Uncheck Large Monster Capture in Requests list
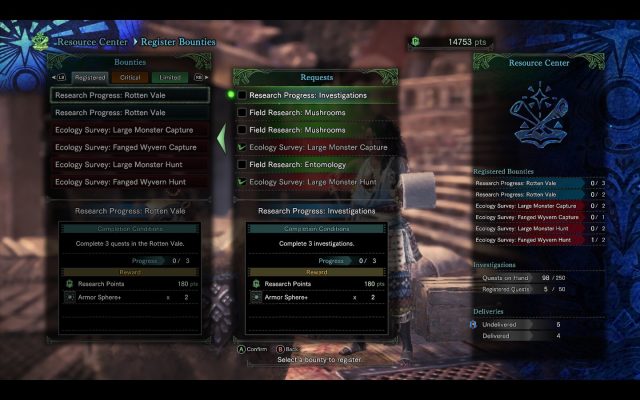 (242, 147)
